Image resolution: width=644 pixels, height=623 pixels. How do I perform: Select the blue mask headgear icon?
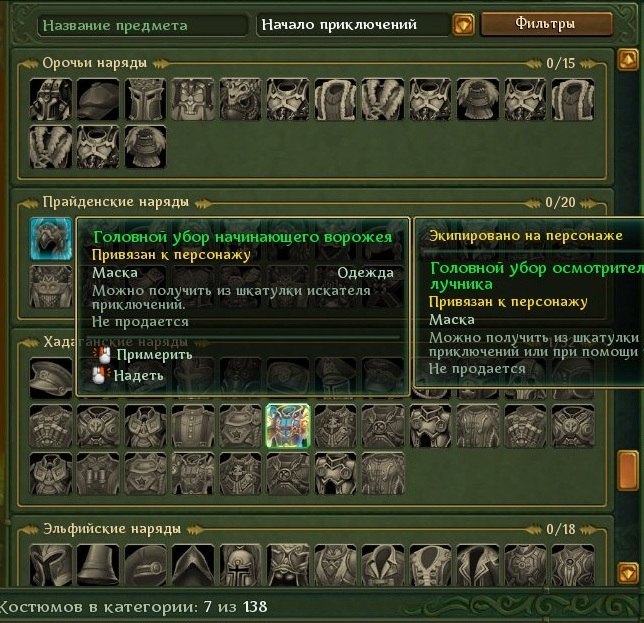point(50,238)
